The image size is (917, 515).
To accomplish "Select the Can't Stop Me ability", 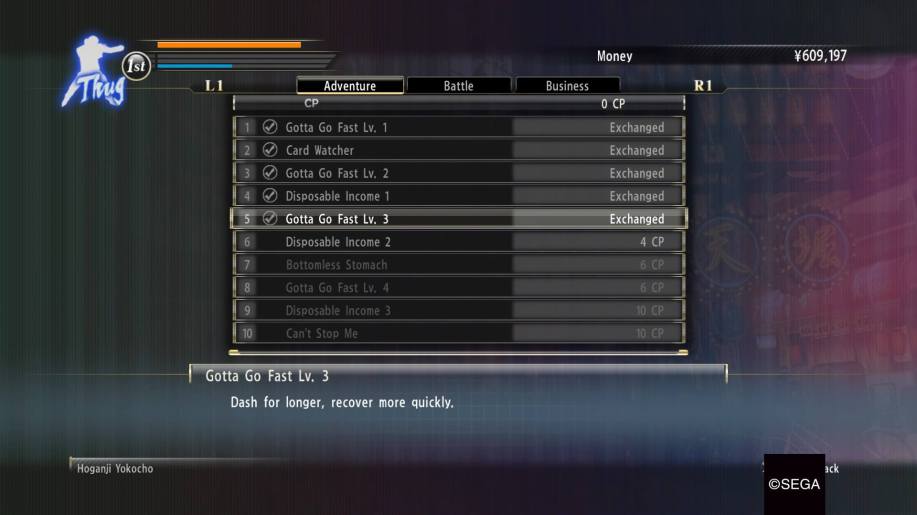I will 460,333.
